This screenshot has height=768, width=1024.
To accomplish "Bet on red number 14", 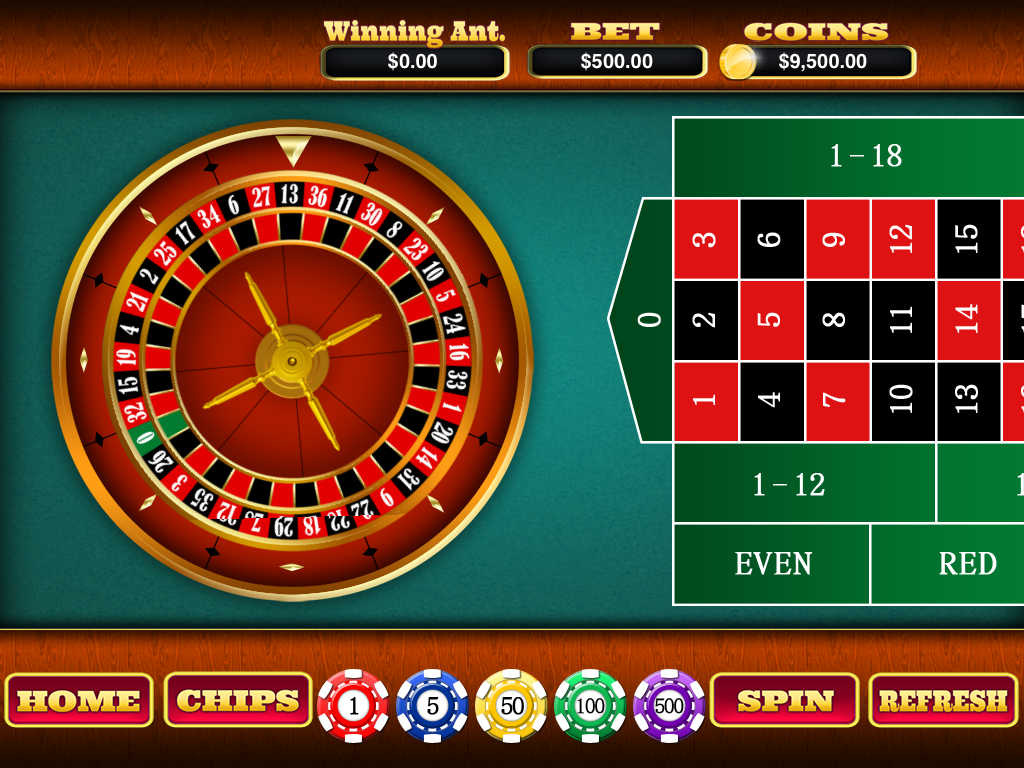I will 968,320.
